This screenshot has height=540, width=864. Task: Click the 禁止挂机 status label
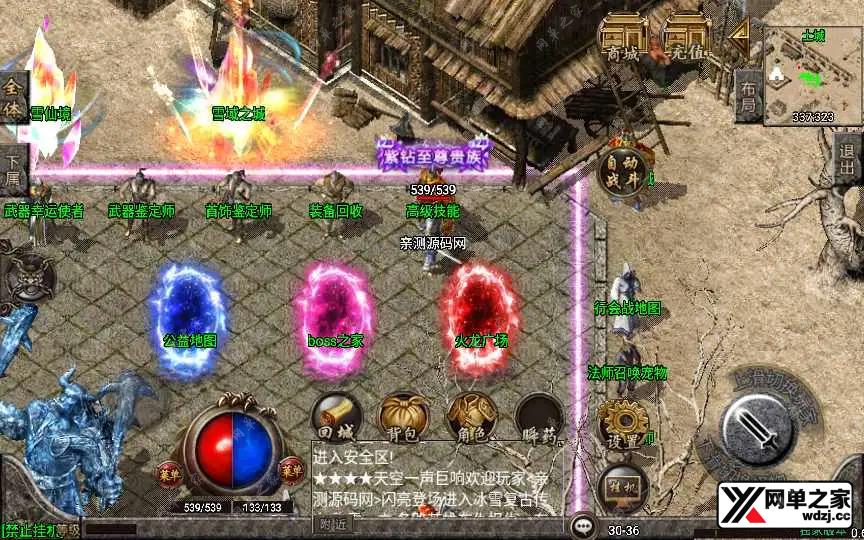(28, 529)
